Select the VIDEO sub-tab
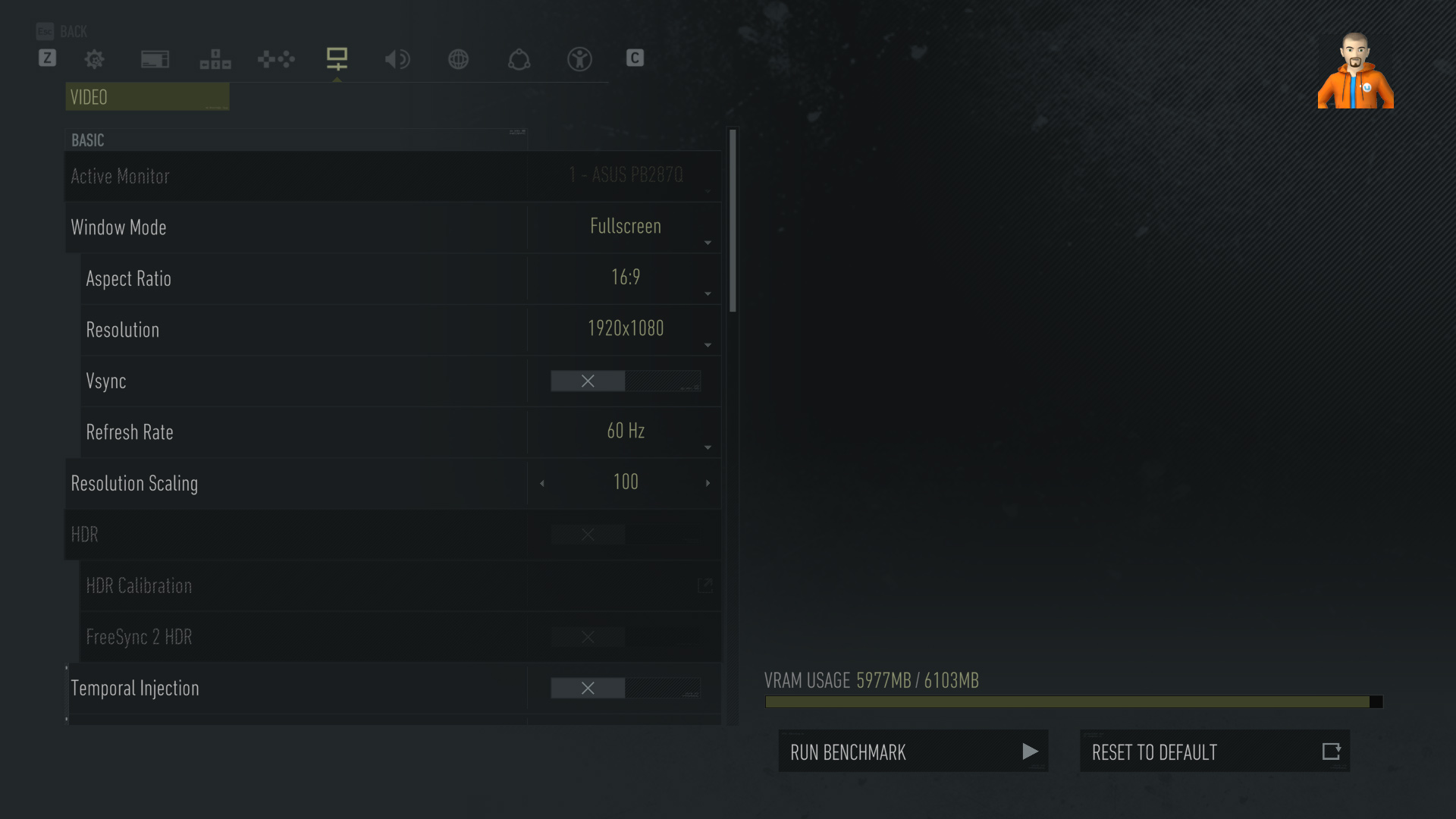The width and height of the screenshot is (1456, 819). 147,97
